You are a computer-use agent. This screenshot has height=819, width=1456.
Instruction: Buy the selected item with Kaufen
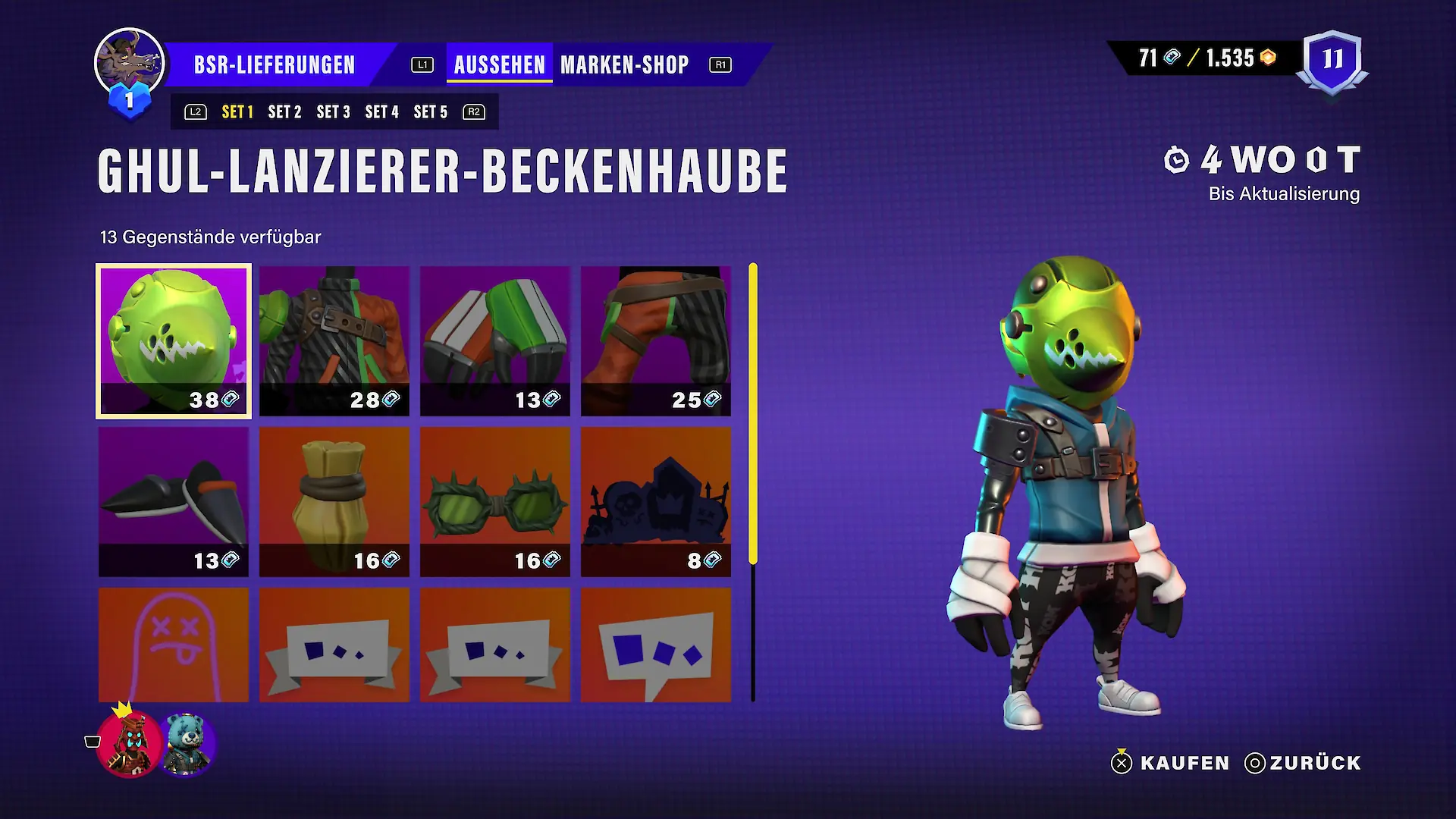click(1170, 763)
